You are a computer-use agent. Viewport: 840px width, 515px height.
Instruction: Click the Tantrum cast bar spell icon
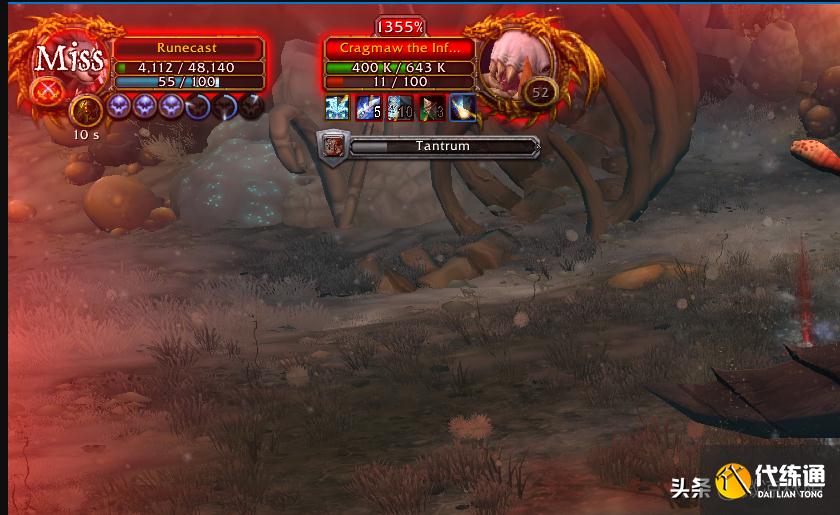click(332, 146)
